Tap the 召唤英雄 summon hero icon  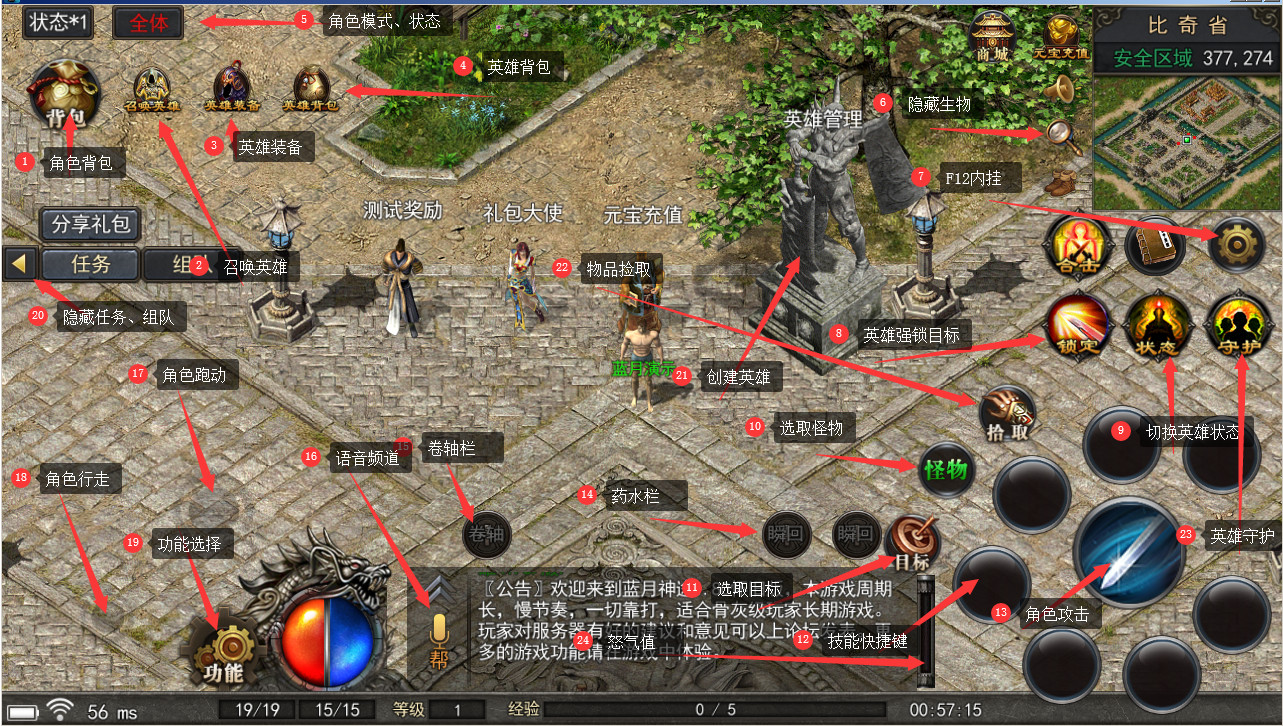click(151, 90)
